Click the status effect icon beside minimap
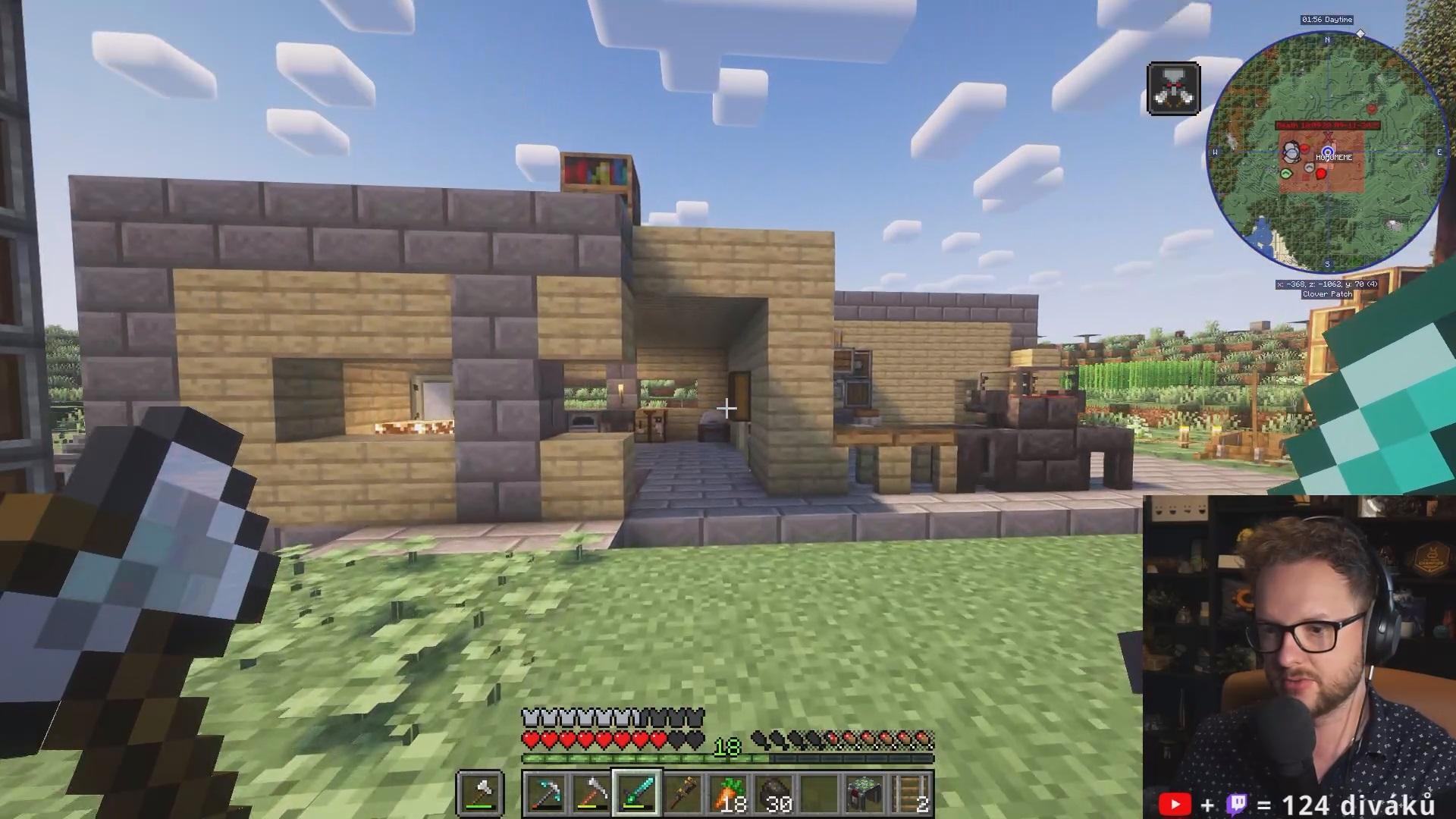 (1173, 89)
